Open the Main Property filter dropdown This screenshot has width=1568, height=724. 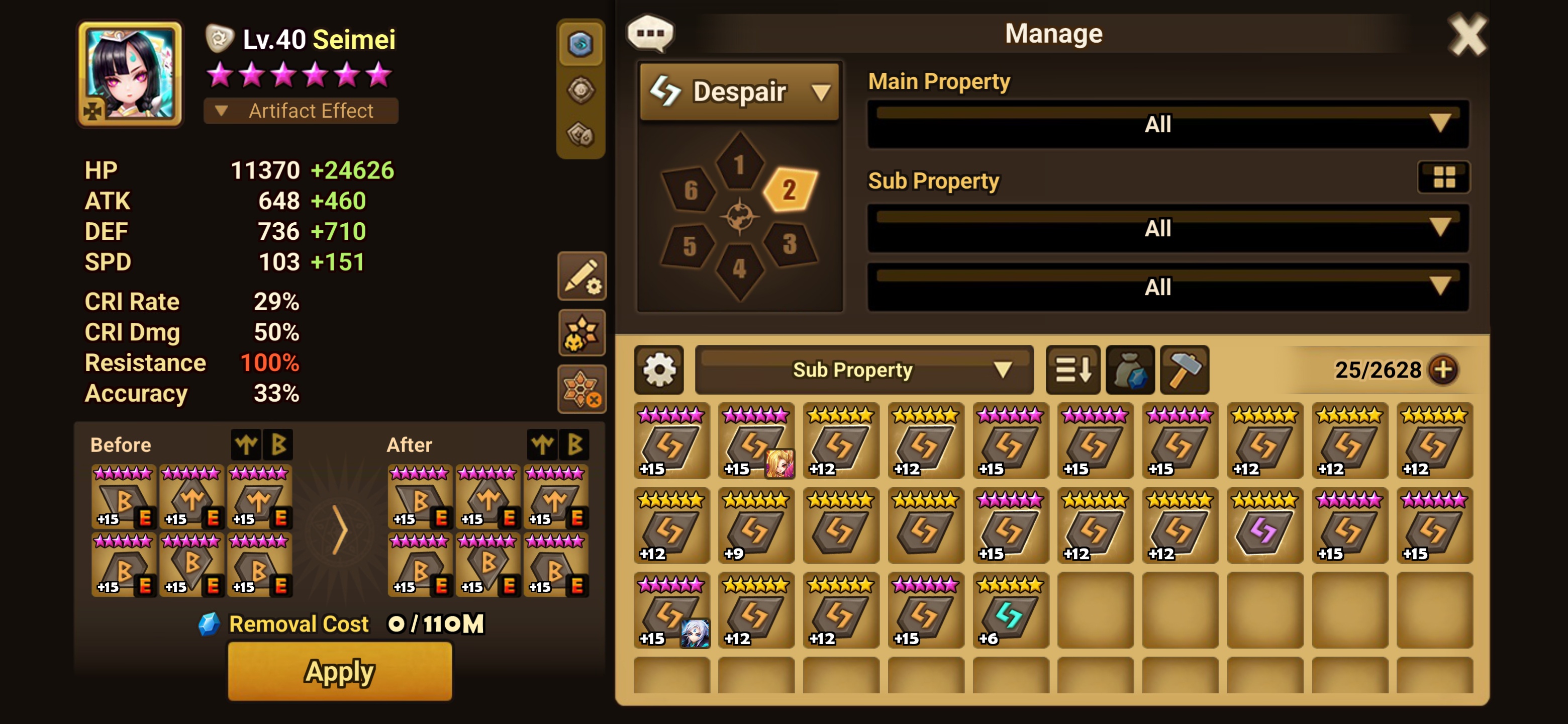[x=1167, y=124]
